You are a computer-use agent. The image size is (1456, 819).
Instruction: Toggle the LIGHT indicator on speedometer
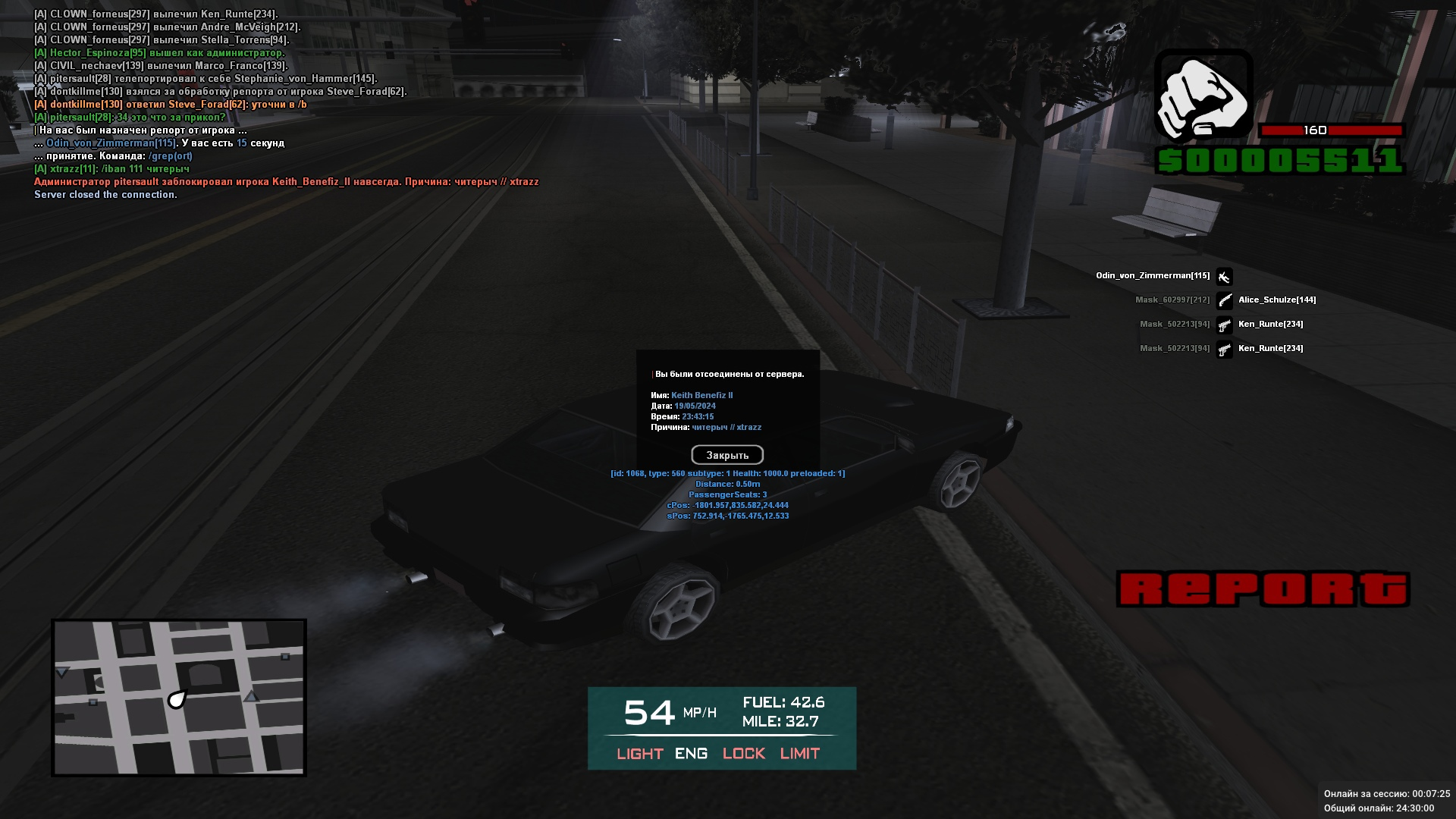click(640, 753)
